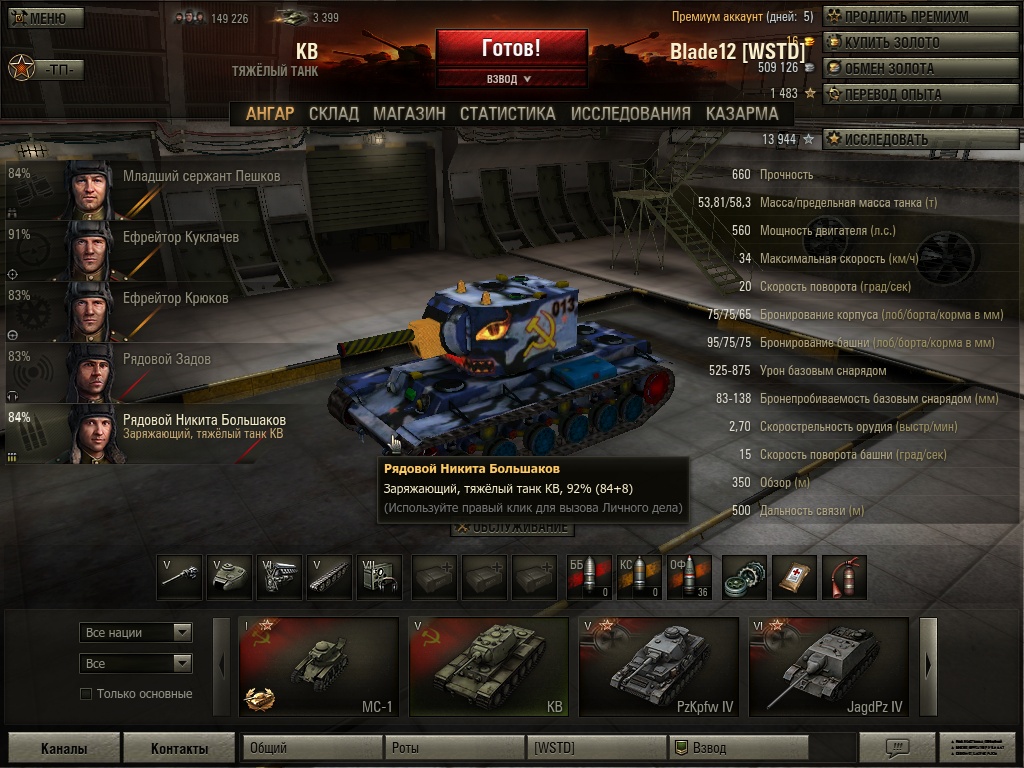The height and width of the screenshot is (768, 1024).
Task: Click ПРОДЛИТЬ ПРЕМИУМ button
Action: 920,17
